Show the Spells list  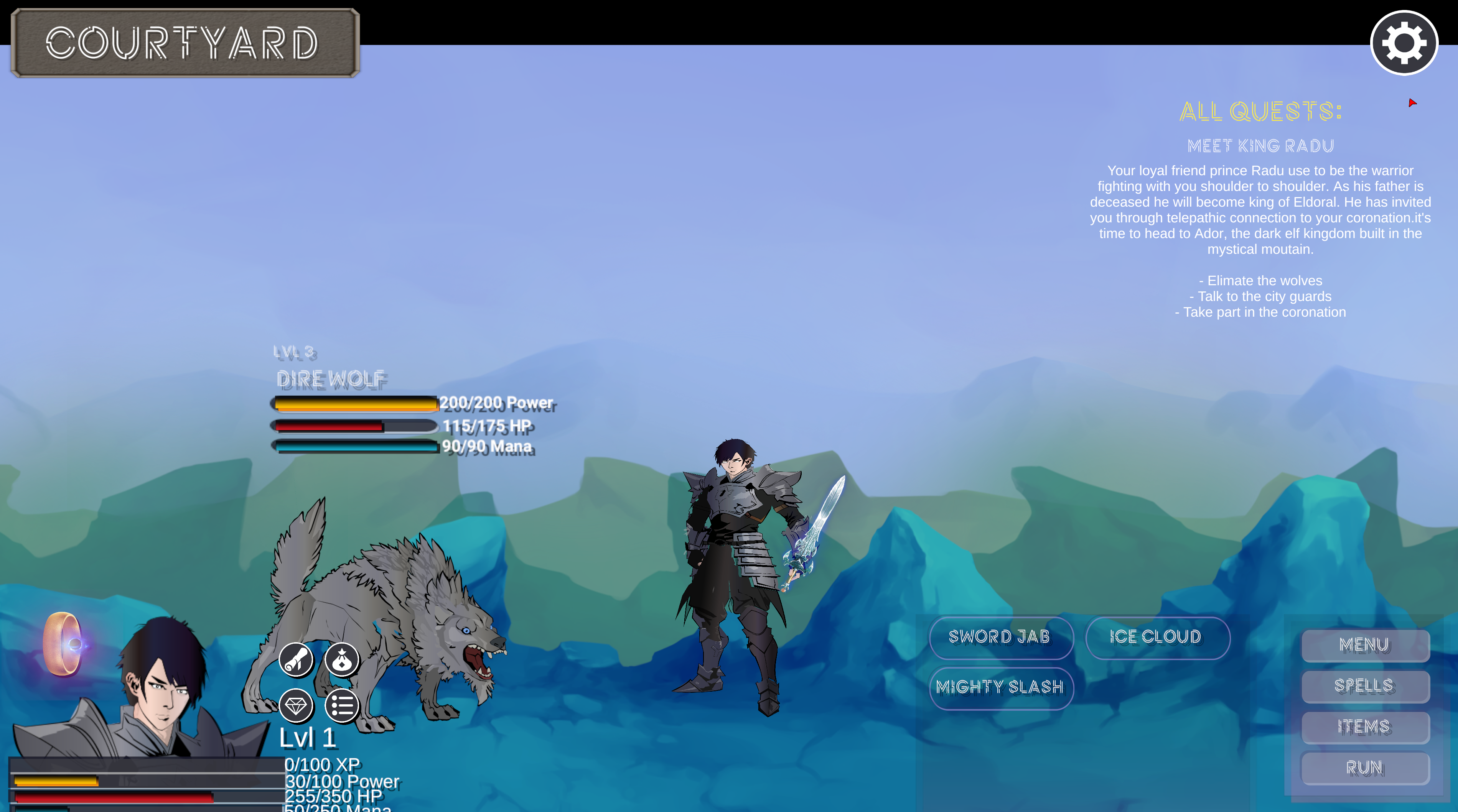click(x=1365, y=686)
